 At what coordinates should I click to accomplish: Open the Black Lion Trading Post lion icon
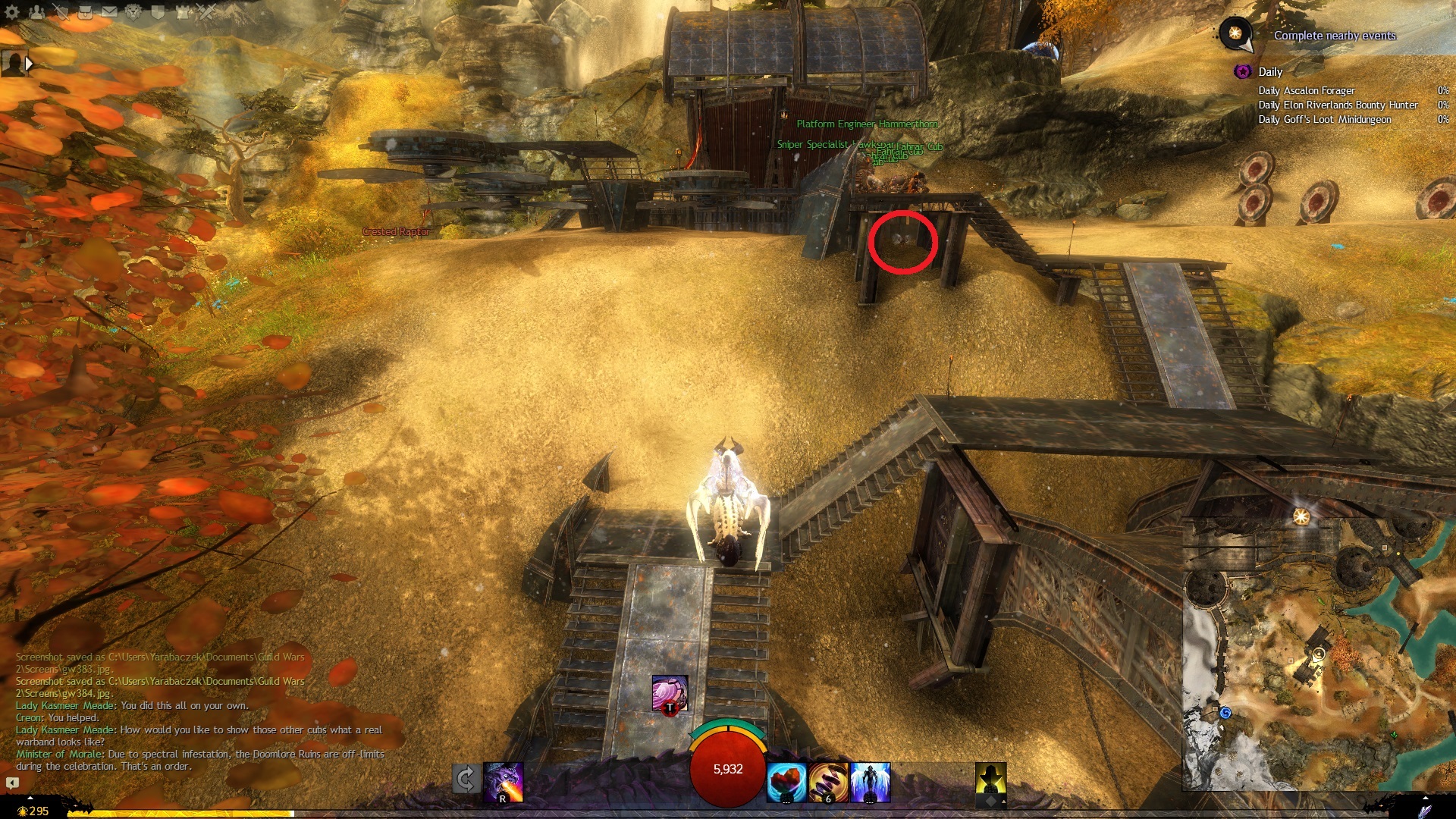pyautogui.click(x=133, y=11)
